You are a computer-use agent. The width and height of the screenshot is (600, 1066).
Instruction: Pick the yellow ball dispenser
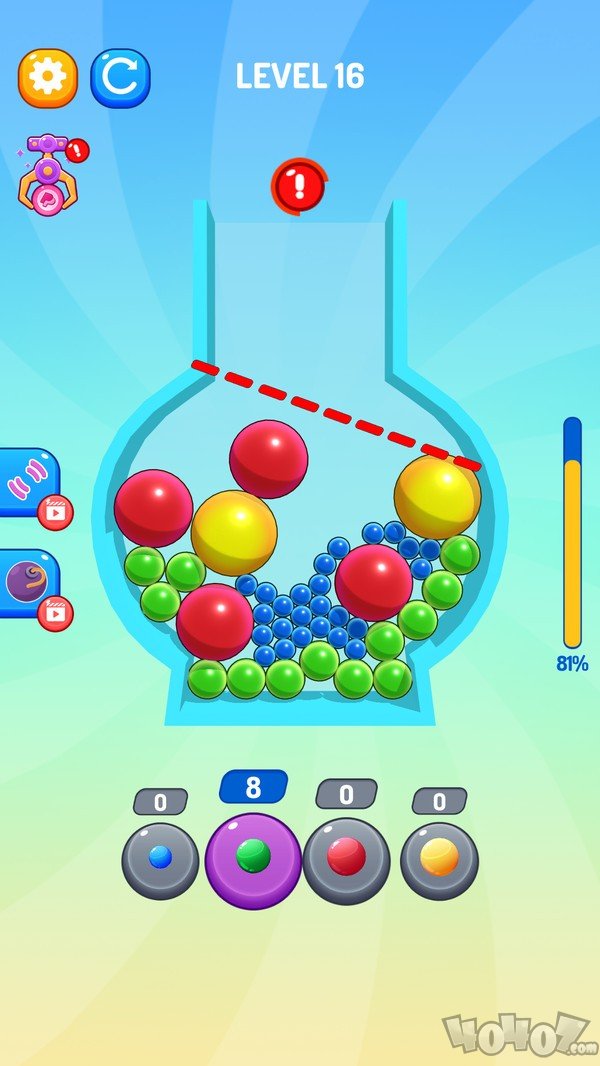coord(439,859)
